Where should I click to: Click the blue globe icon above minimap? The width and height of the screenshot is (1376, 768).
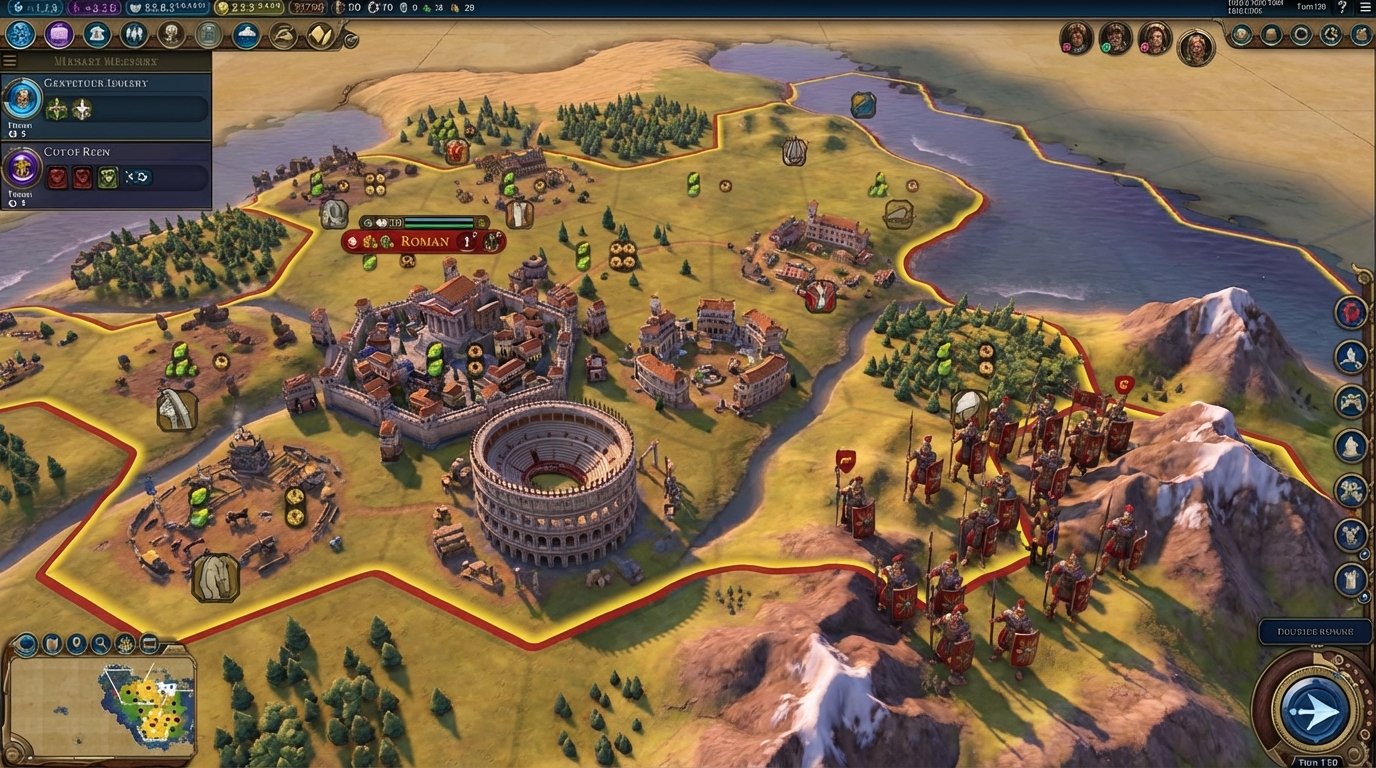[x=27, y=644]
